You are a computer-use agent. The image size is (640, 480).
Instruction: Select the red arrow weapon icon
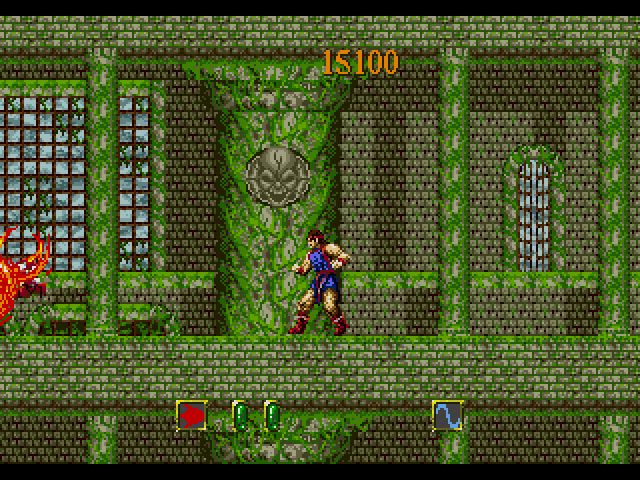point(191,415)
